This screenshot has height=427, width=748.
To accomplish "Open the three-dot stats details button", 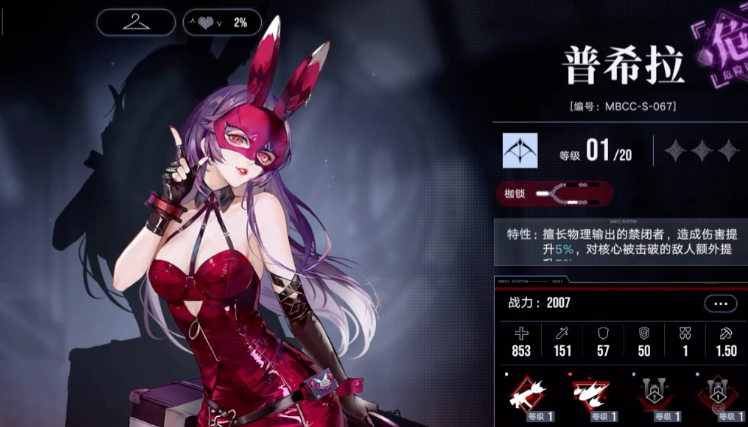I will click(x=720, y=303).
